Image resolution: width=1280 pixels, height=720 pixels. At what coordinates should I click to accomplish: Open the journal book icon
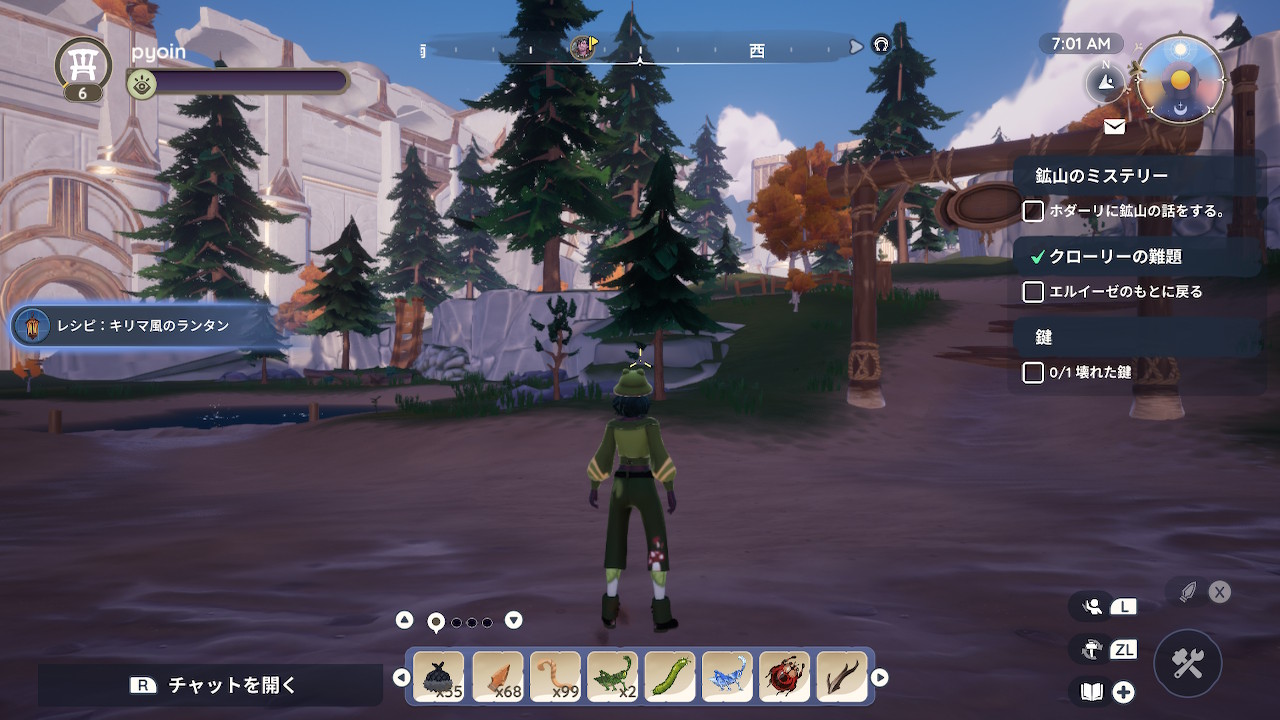pyautogui.click(x=1092, y=691)
